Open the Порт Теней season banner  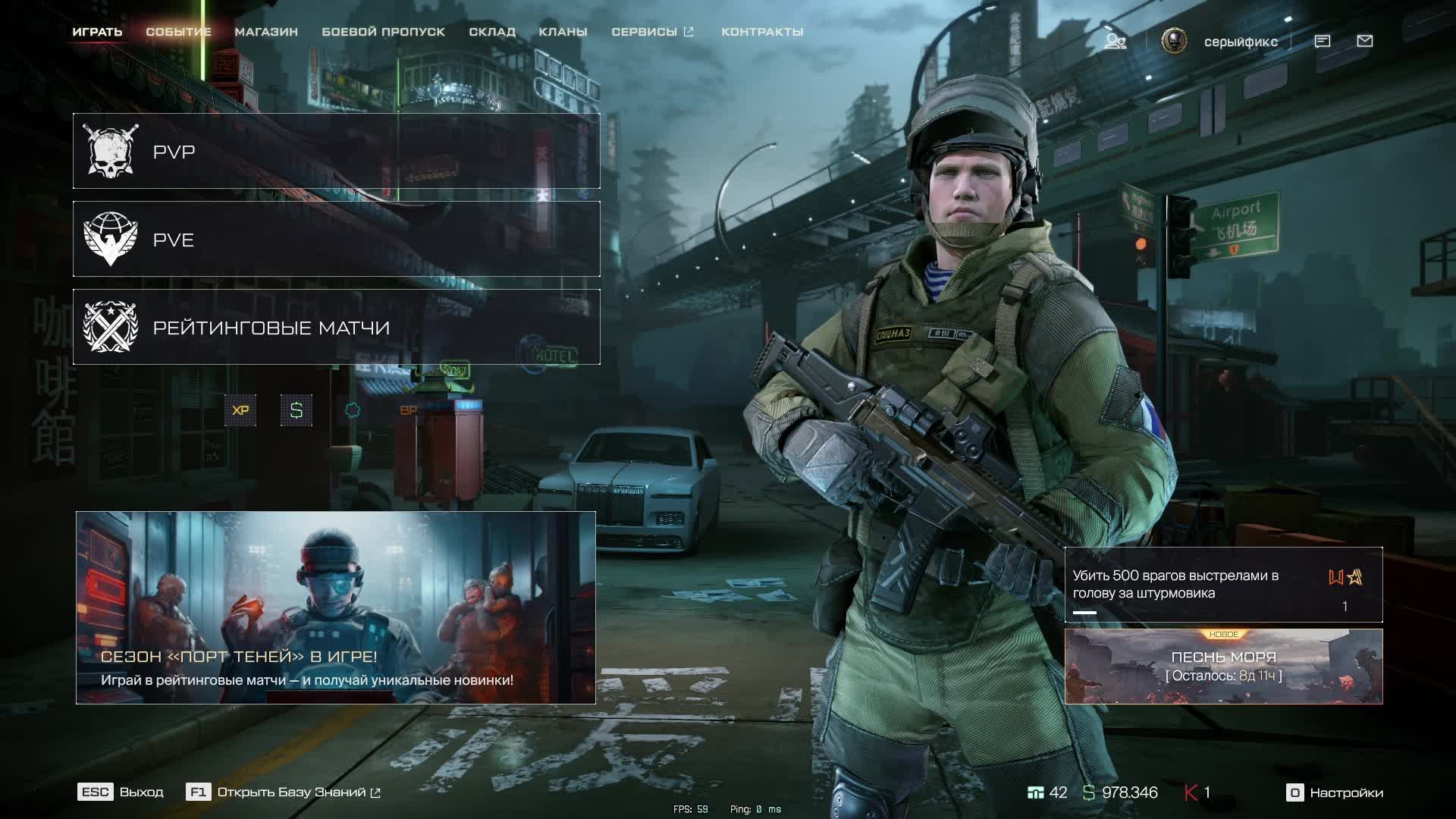(x=336, y=607)
